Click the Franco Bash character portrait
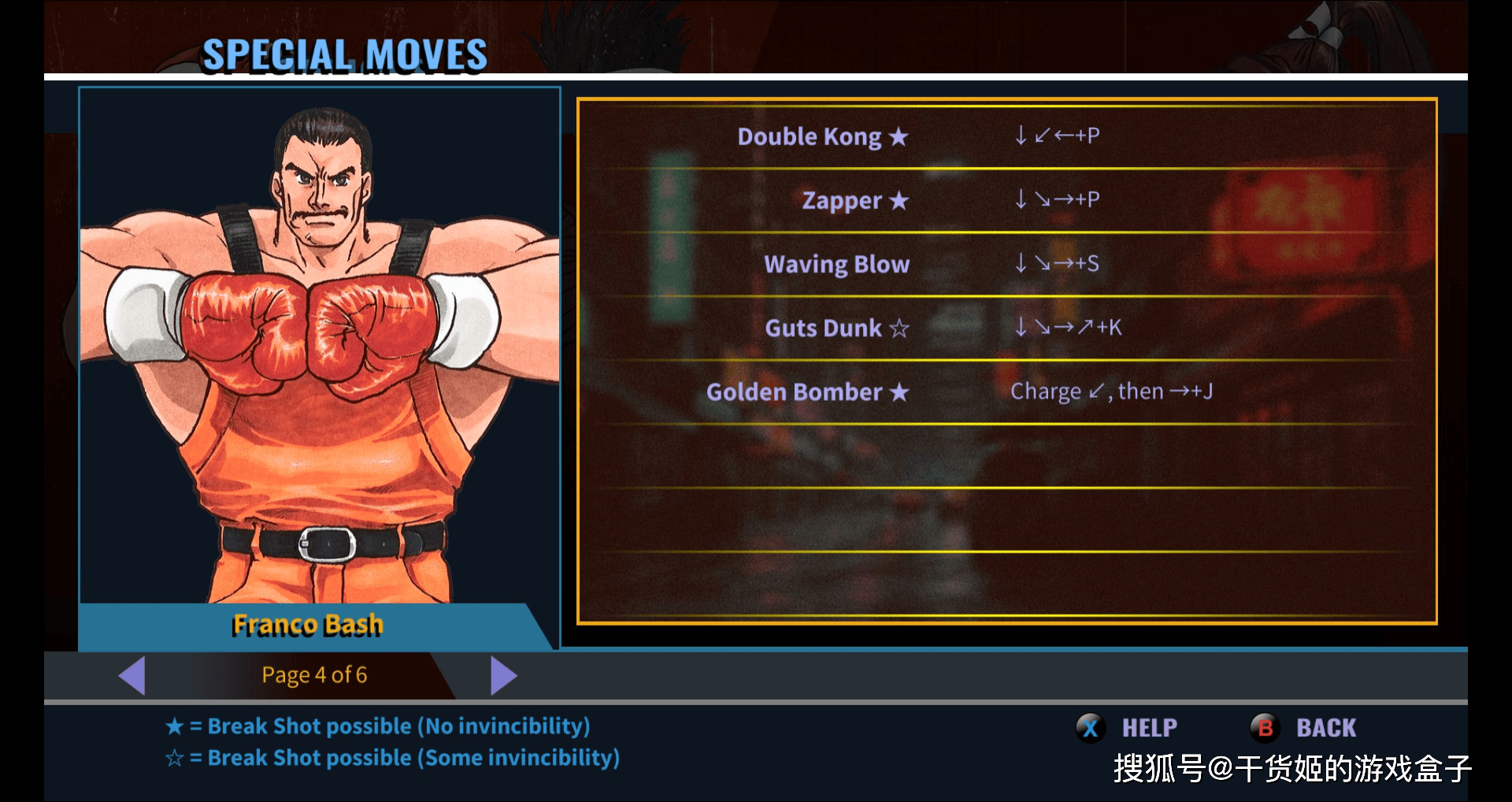The height and width of the screenshot is (802, 1512). (319, 347)
